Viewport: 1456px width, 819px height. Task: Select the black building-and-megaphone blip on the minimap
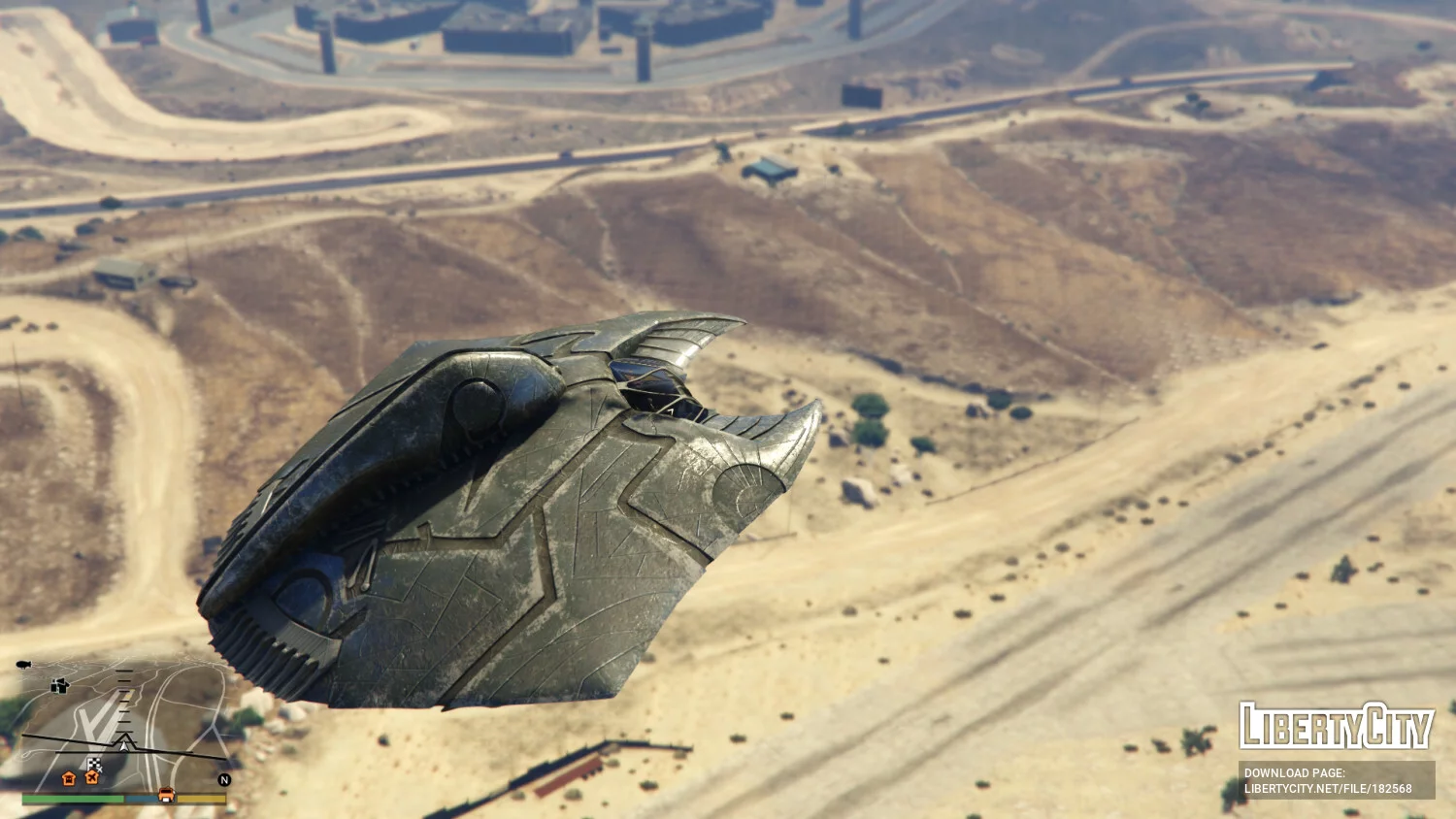click(59, 686)
